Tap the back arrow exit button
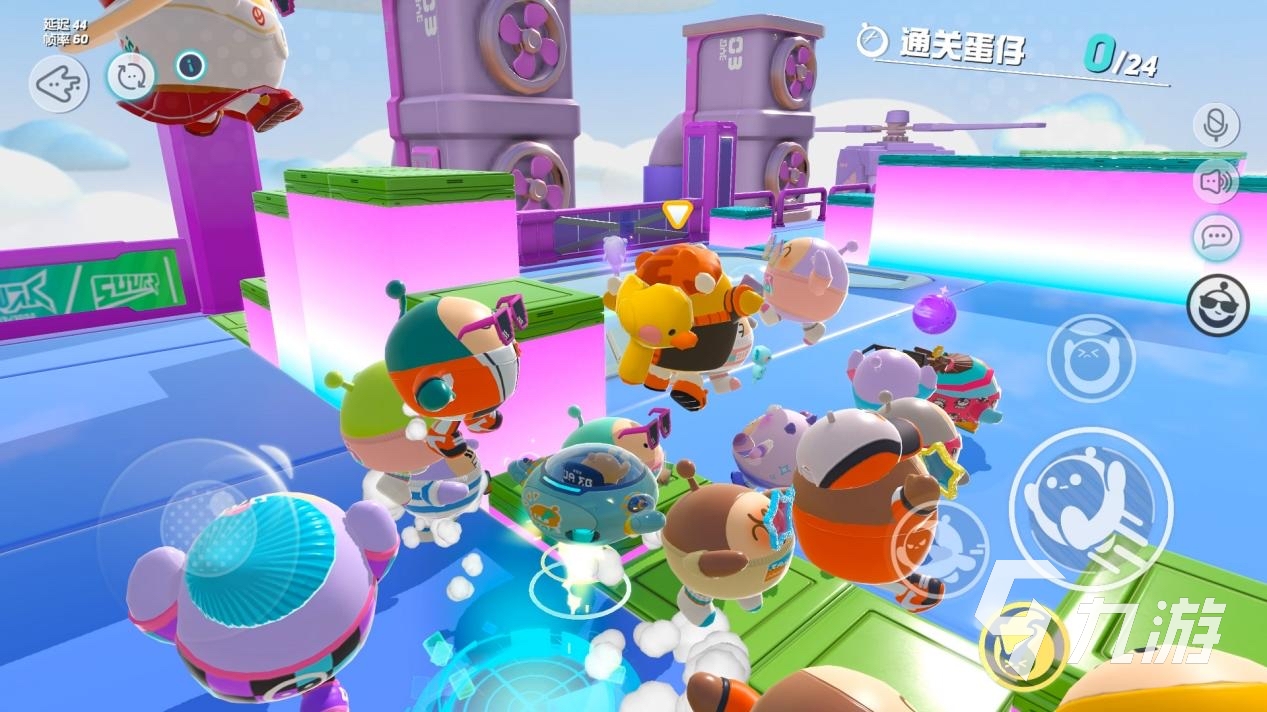Viewport: 1267px width, 712px height. (x=59, y=84)
